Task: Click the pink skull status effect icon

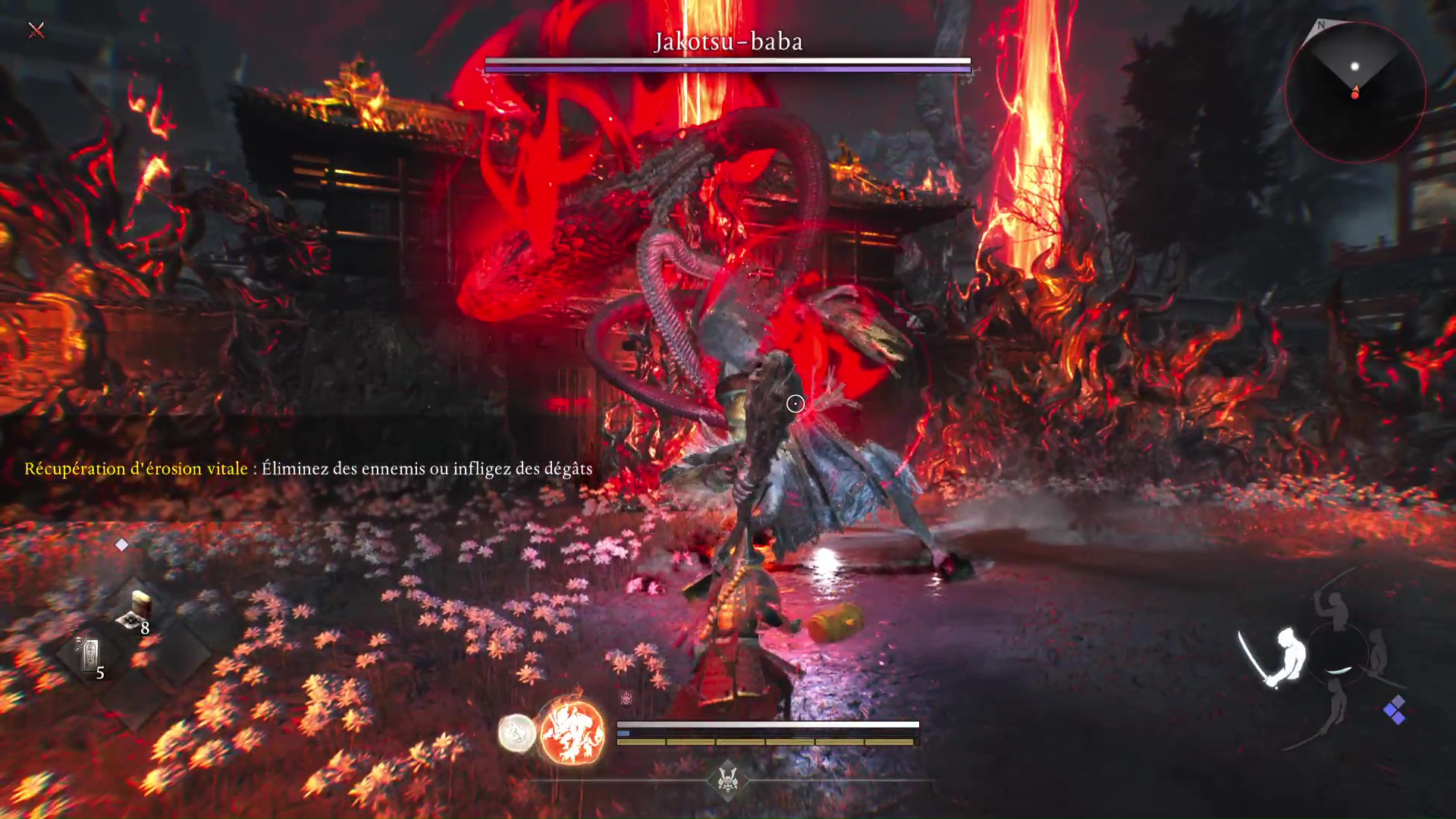Action: click(626, 698)
